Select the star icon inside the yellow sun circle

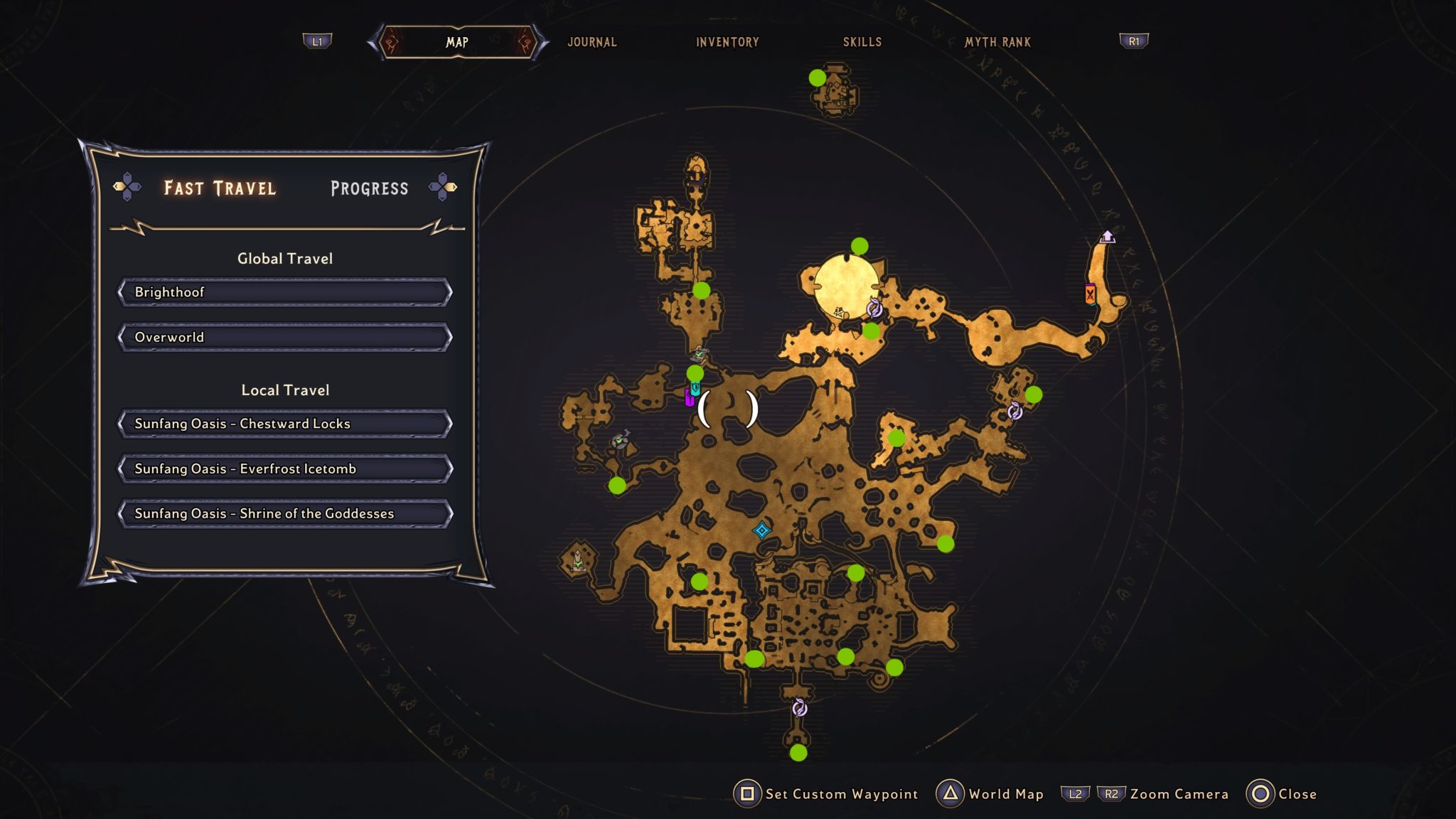(x=840, y=311)
